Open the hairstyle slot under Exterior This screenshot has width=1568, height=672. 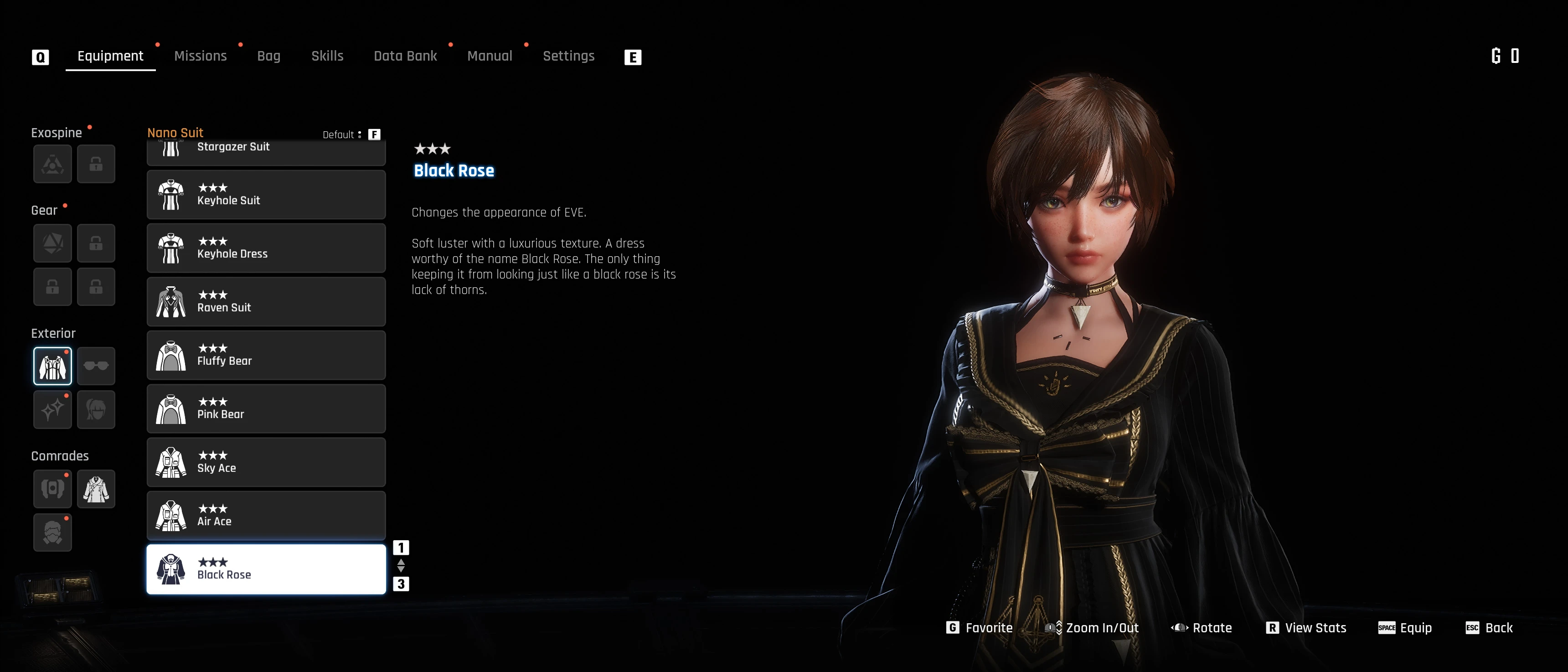click(96, 410)
